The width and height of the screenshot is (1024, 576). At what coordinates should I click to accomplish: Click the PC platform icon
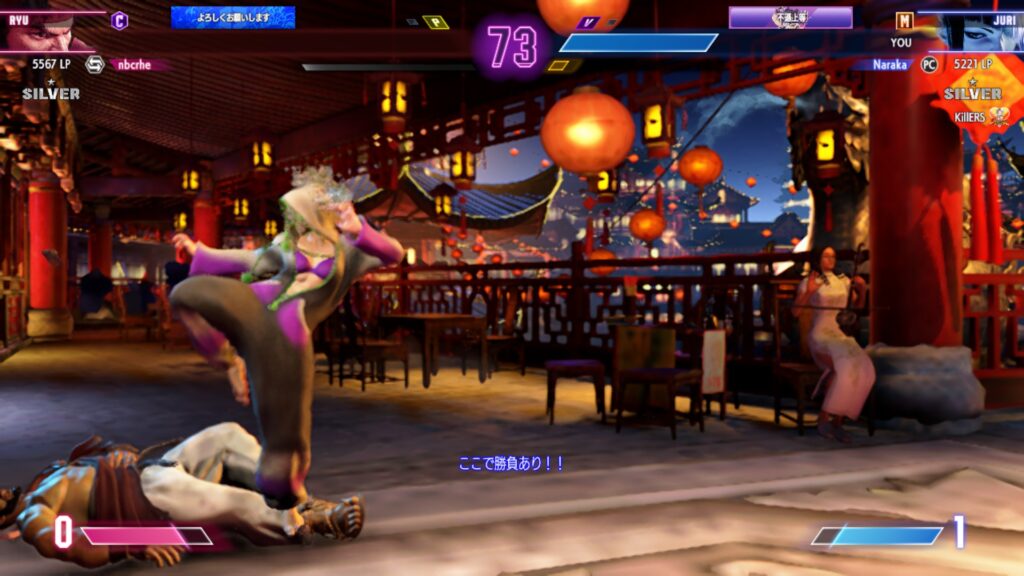(x=928, y=65)
